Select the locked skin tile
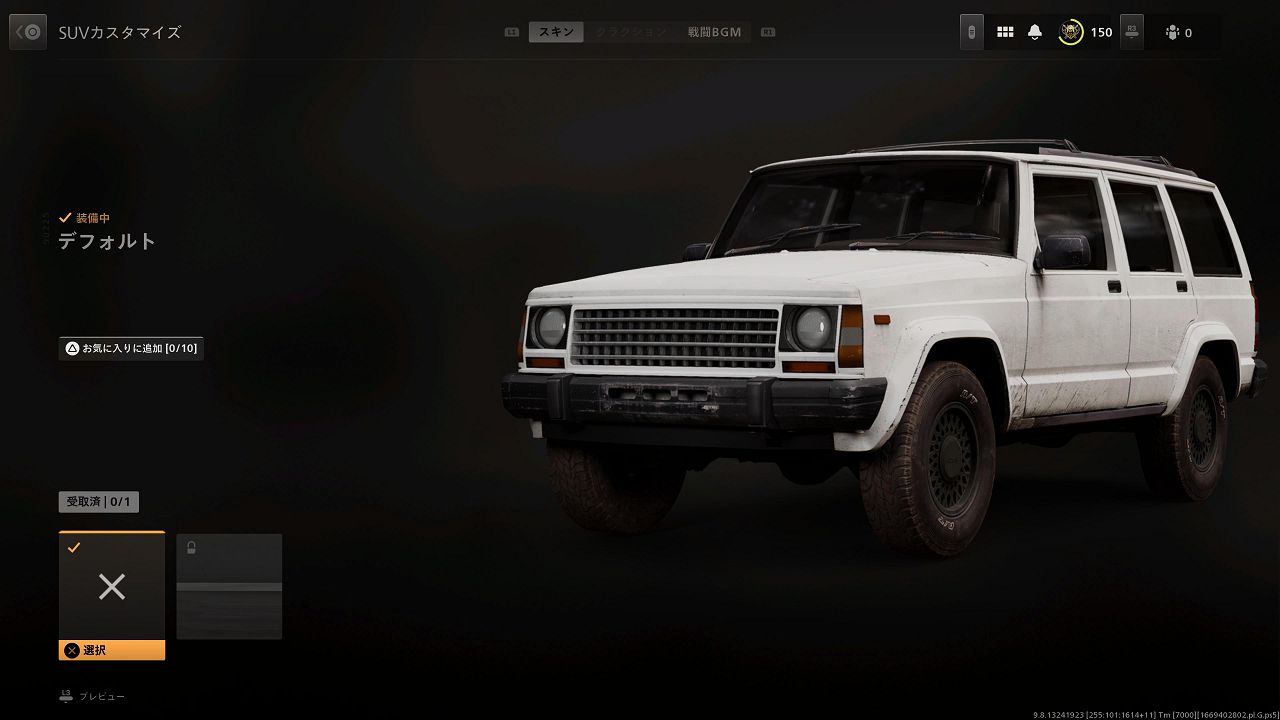The image size is (1280, 720). click(x=229, y=586)
